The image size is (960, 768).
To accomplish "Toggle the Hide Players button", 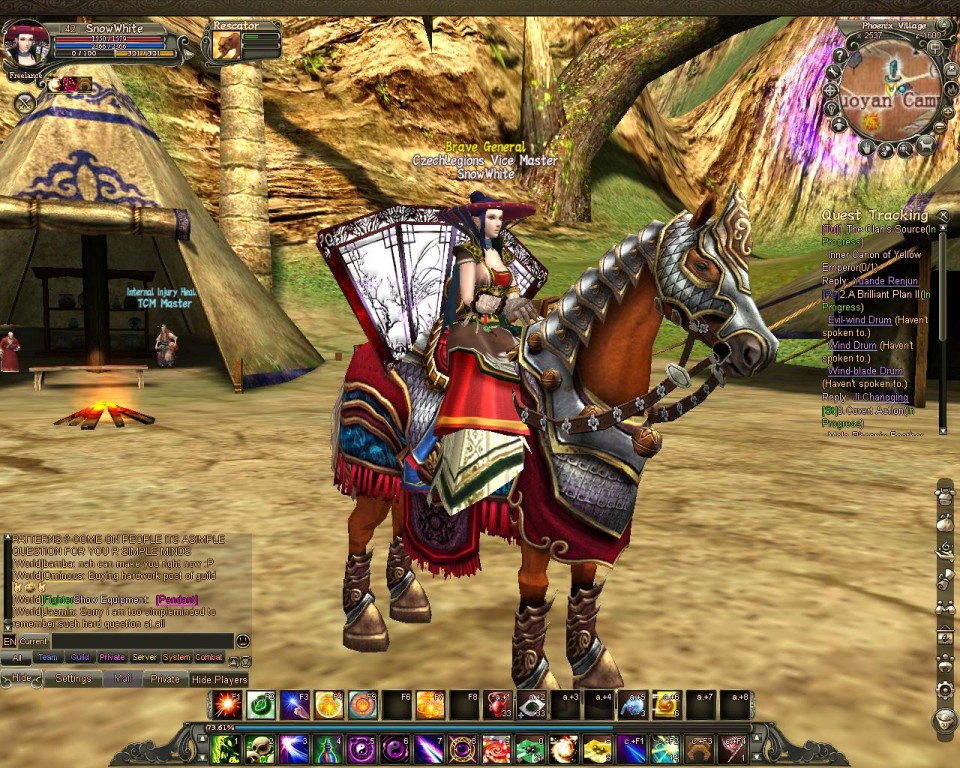I will 218,679.
